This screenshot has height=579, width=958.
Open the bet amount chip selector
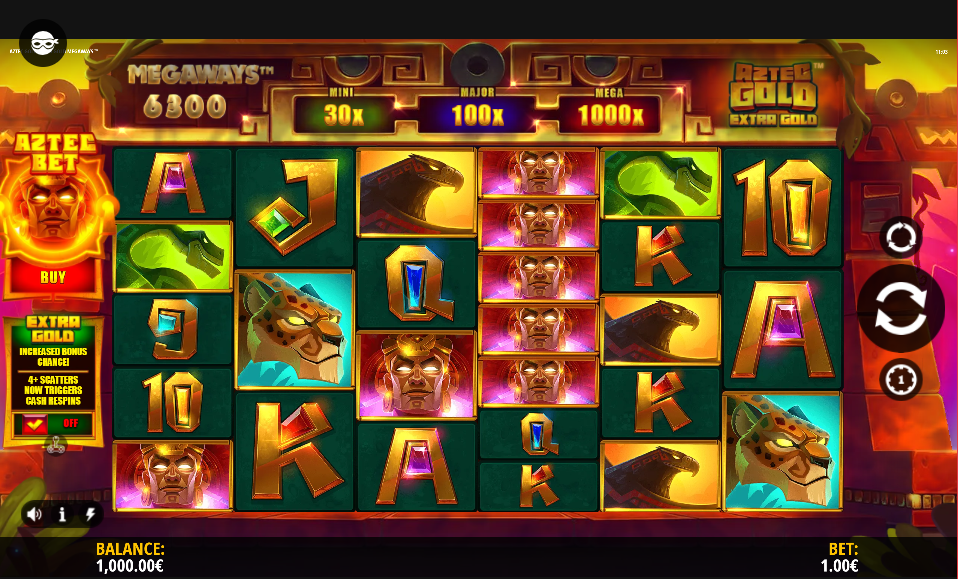click(x=900, y=380)
